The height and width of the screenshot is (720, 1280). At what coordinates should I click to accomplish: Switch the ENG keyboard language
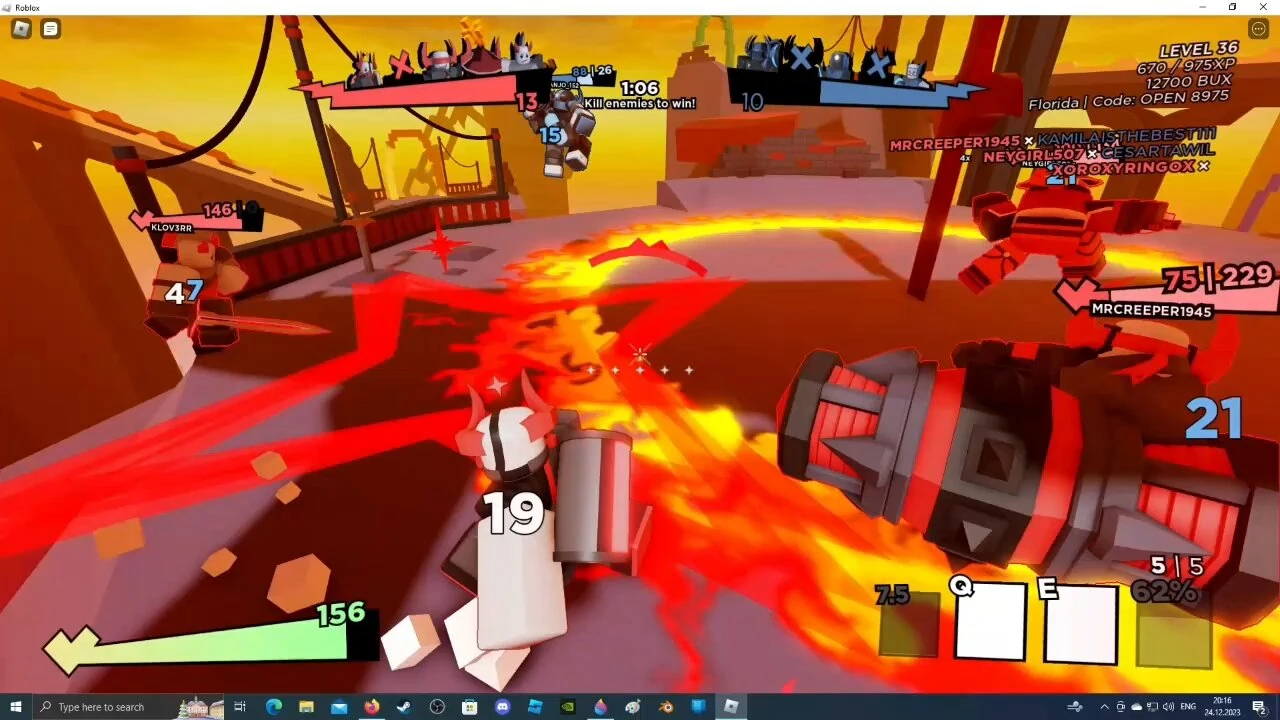click(1188, 707)
